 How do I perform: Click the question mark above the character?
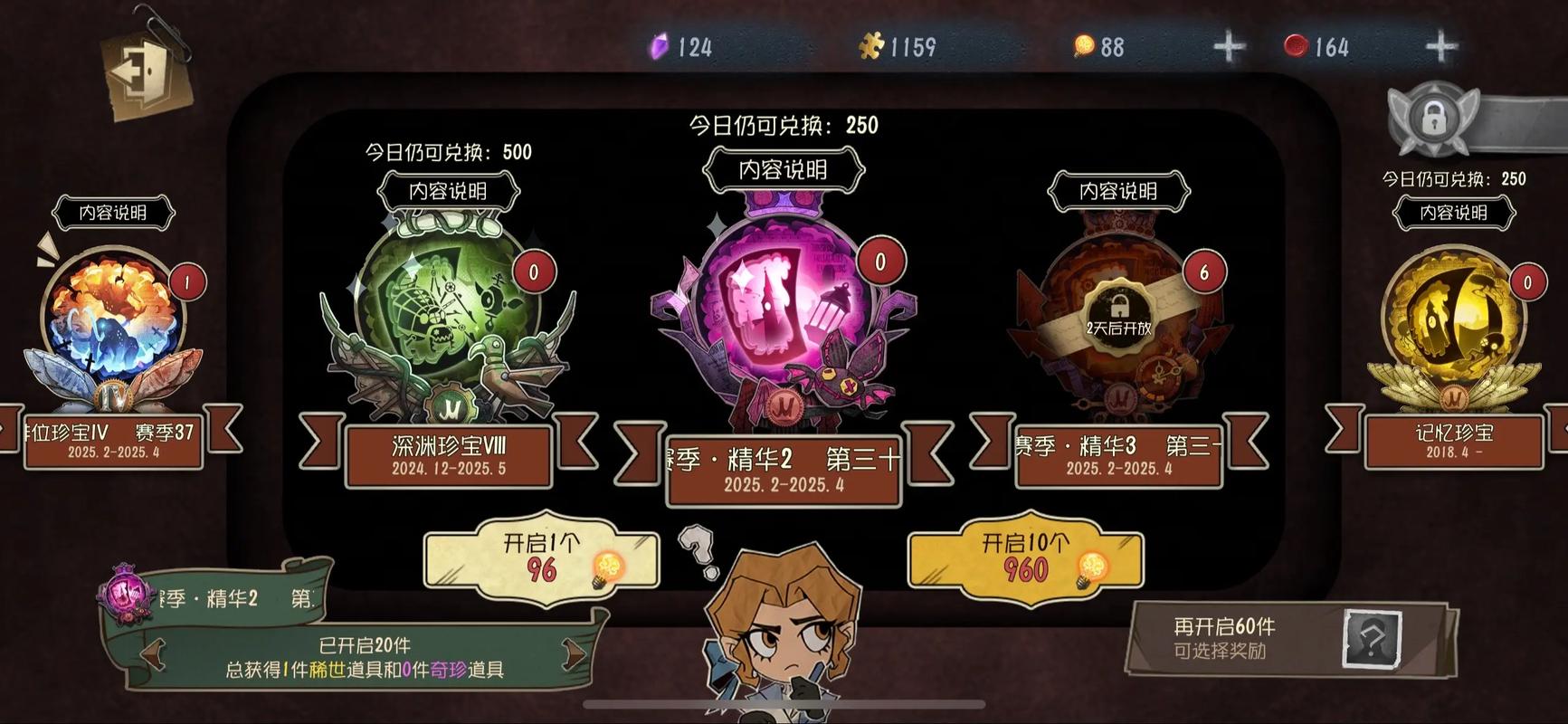point(699,548)
